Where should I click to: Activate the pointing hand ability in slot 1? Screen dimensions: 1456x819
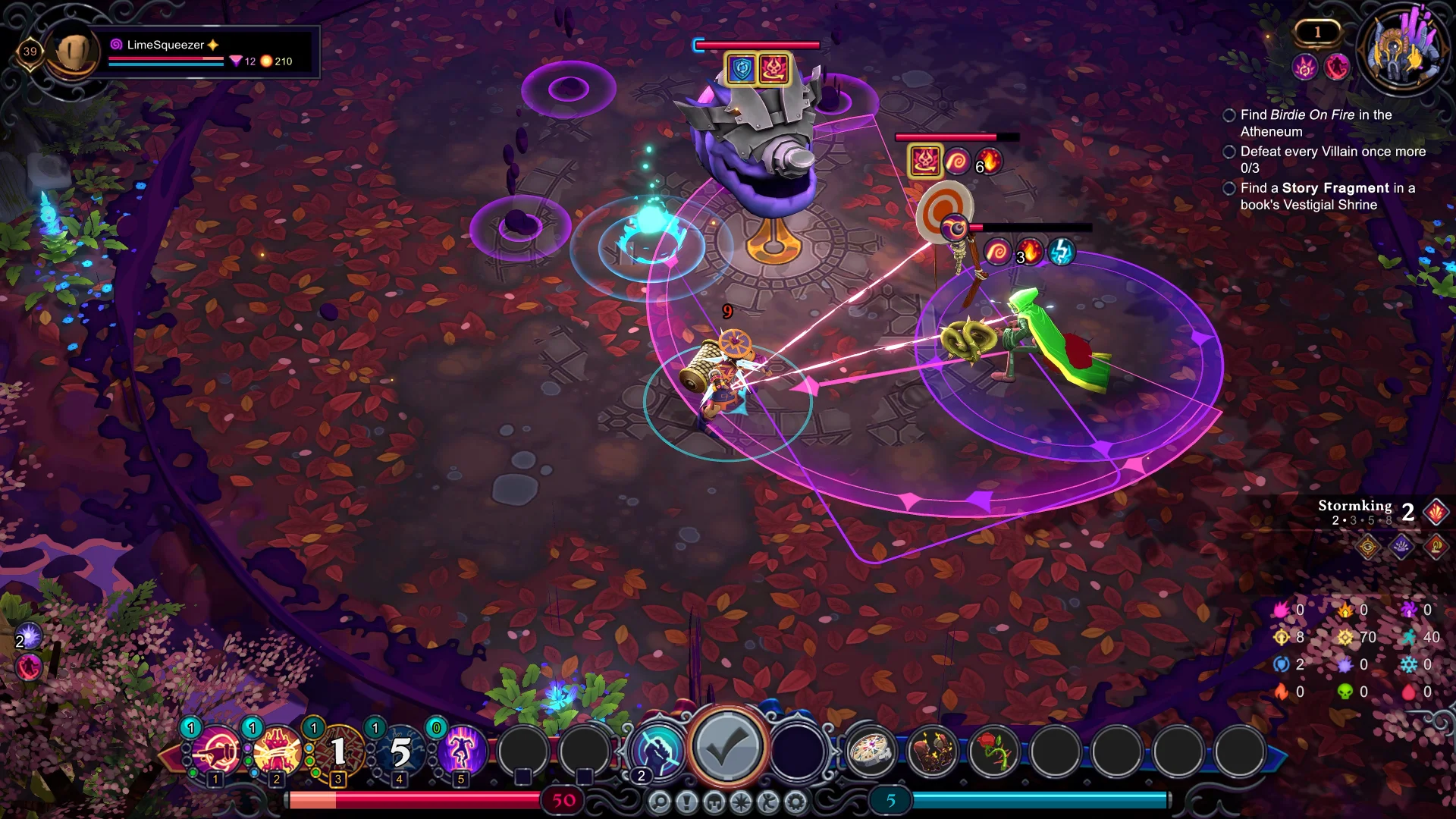216,752
